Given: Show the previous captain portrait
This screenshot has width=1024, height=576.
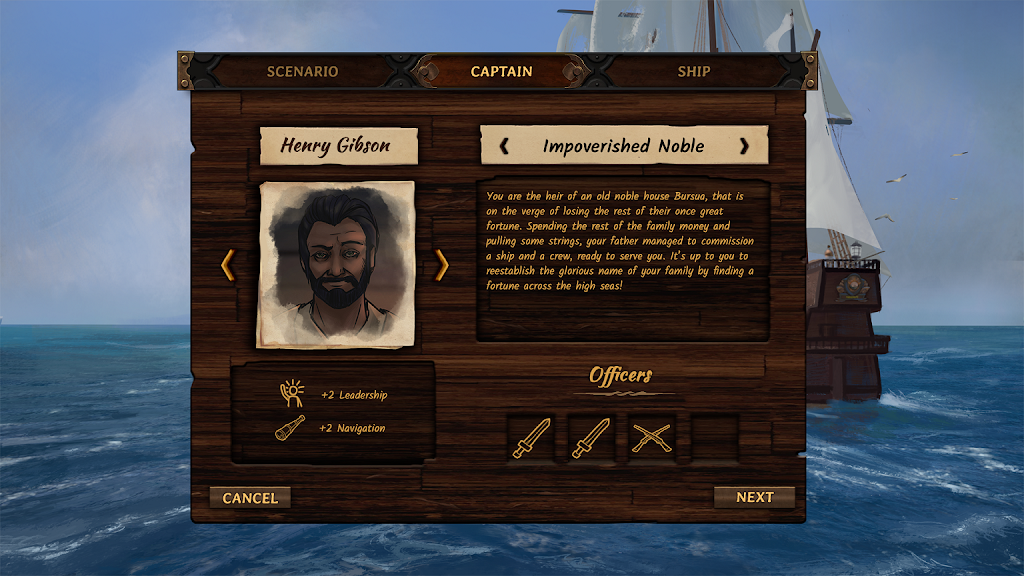Looking at the screenshot, I should tap(228, 265).
